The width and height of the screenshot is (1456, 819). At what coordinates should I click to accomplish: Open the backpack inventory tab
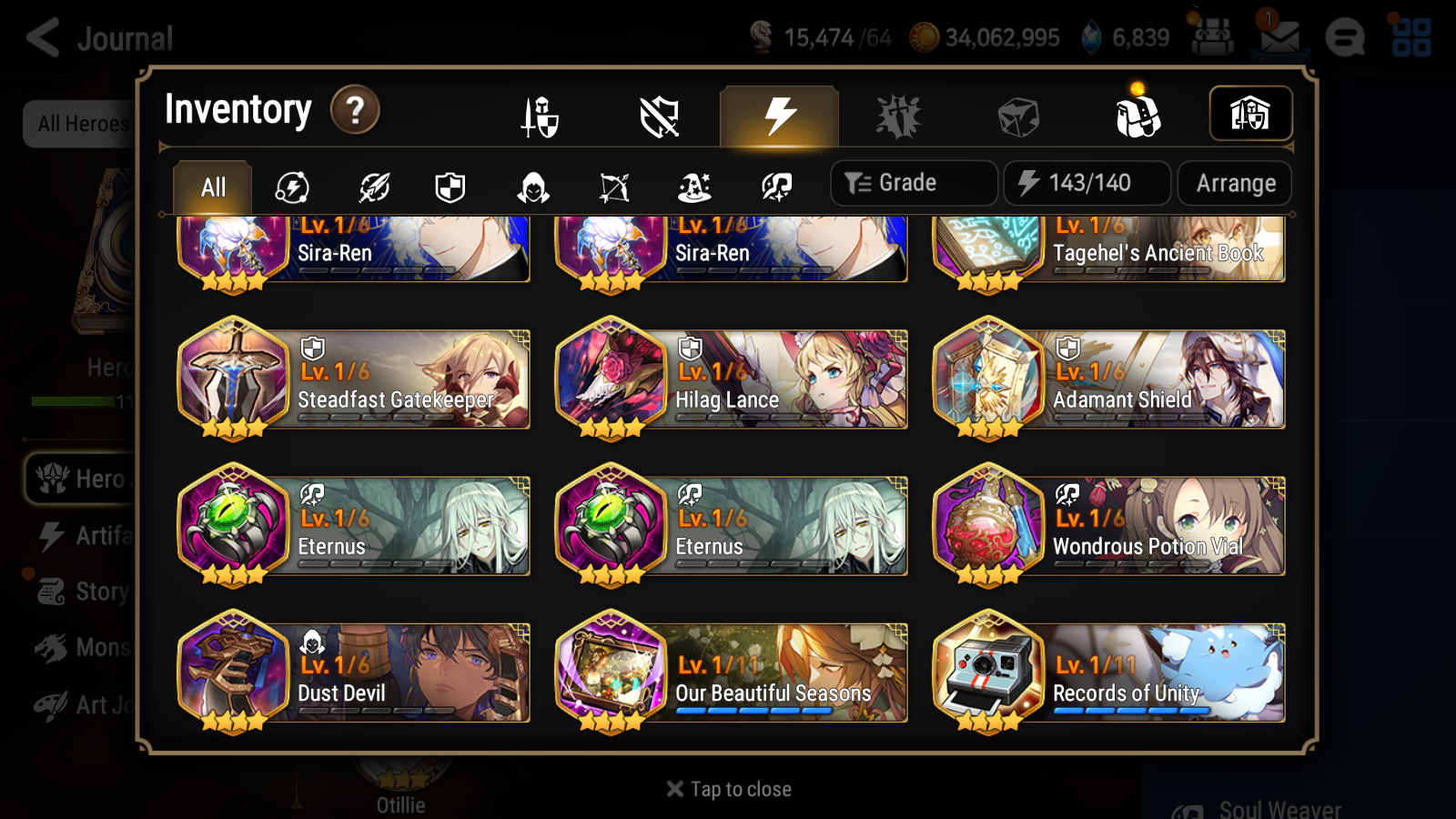(1137, 114)
